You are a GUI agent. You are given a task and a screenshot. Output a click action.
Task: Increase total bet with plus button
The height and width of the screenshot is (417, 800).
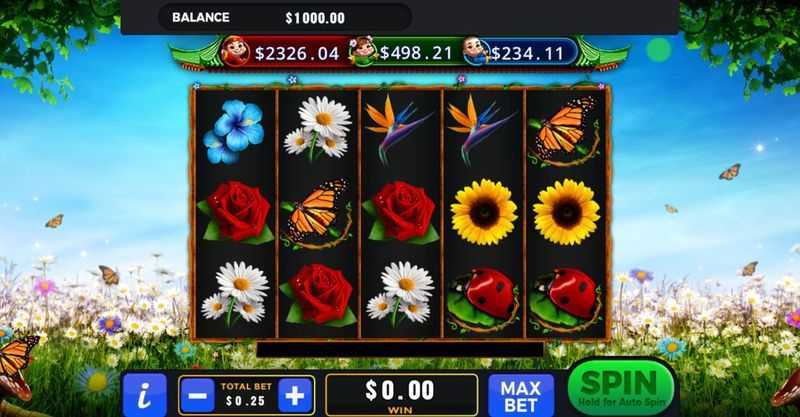[293, 394]
